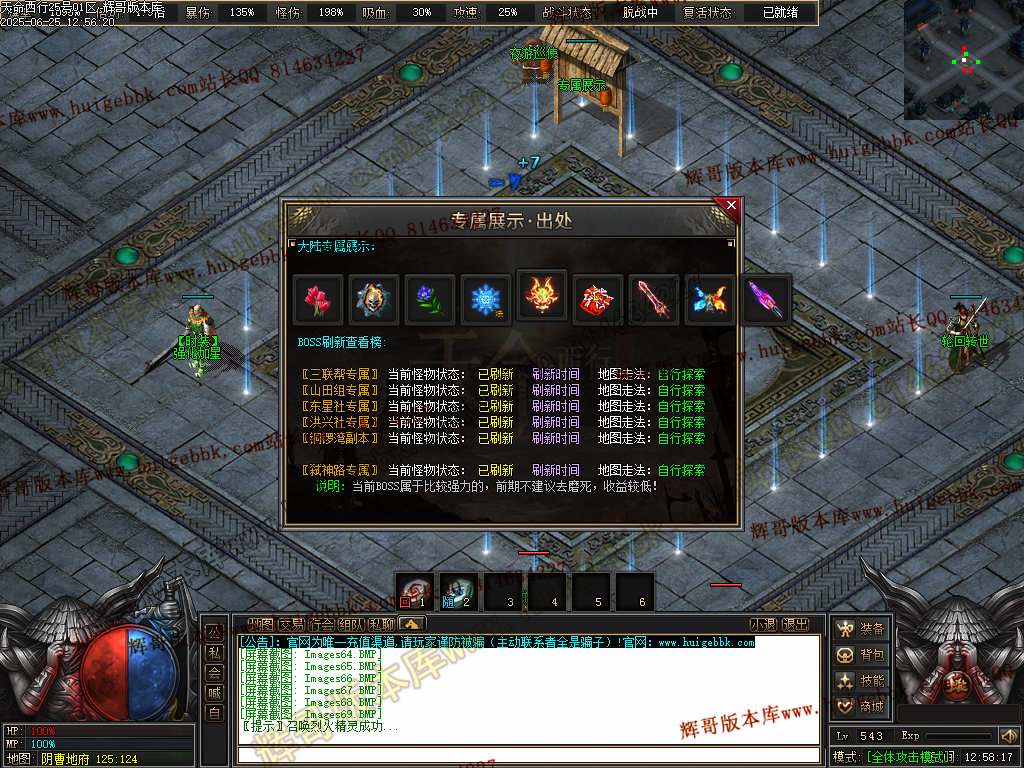
Task: Close the 专属展示·出处 dialog
Action: pos(731,207)
